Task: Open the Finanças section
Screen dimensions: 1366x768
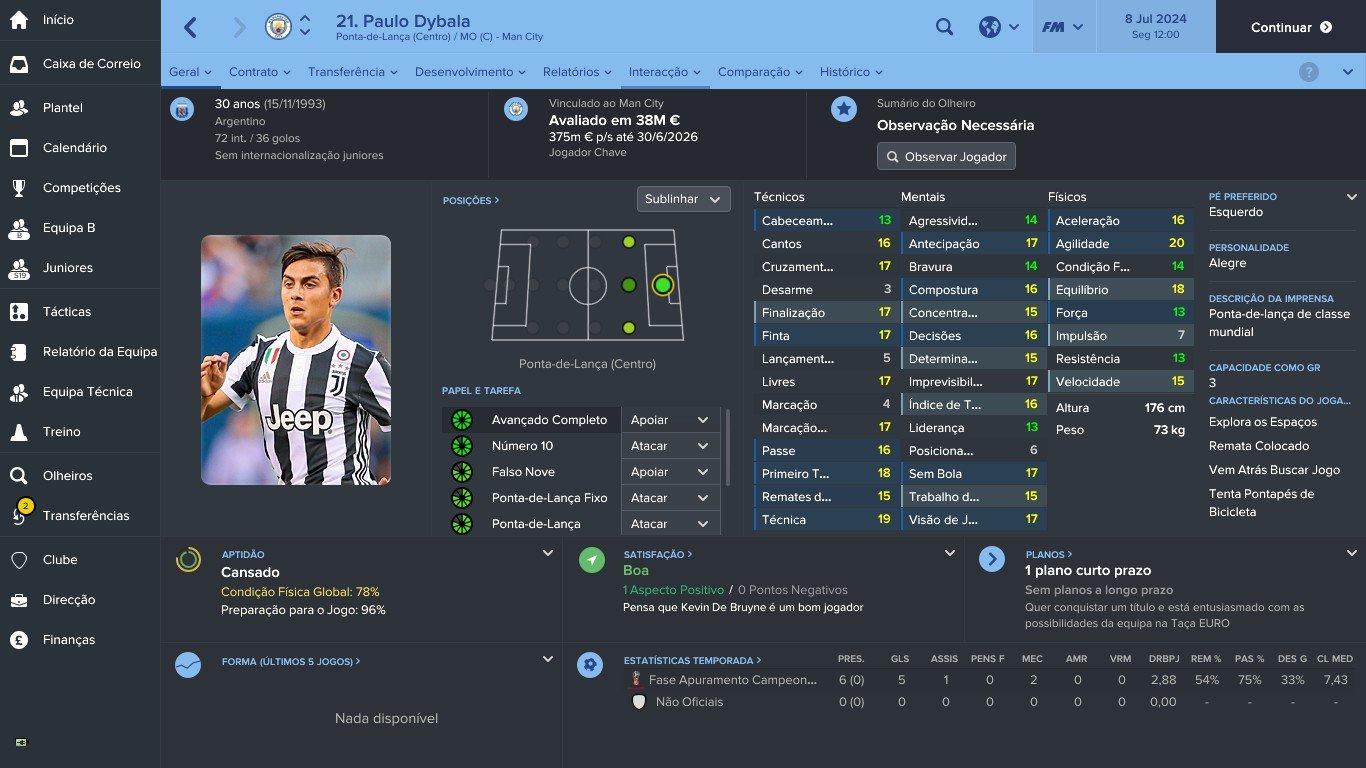Action: pos(68,640)
